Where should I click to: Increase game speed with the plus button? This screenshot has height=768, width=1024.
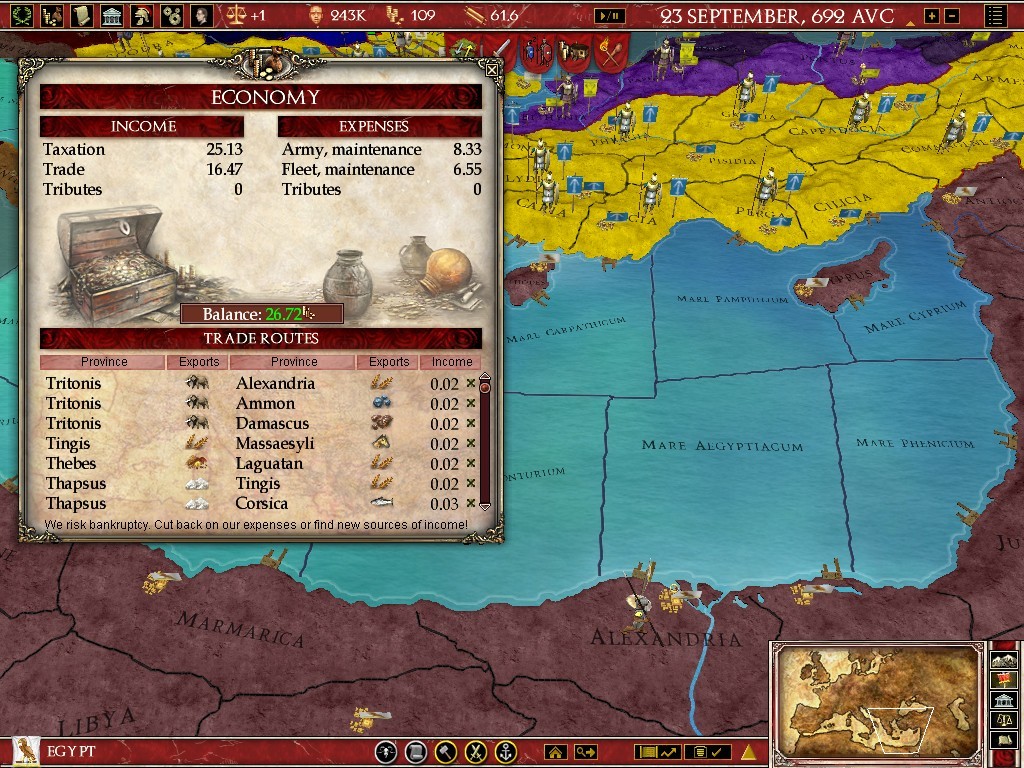[932, 16]
